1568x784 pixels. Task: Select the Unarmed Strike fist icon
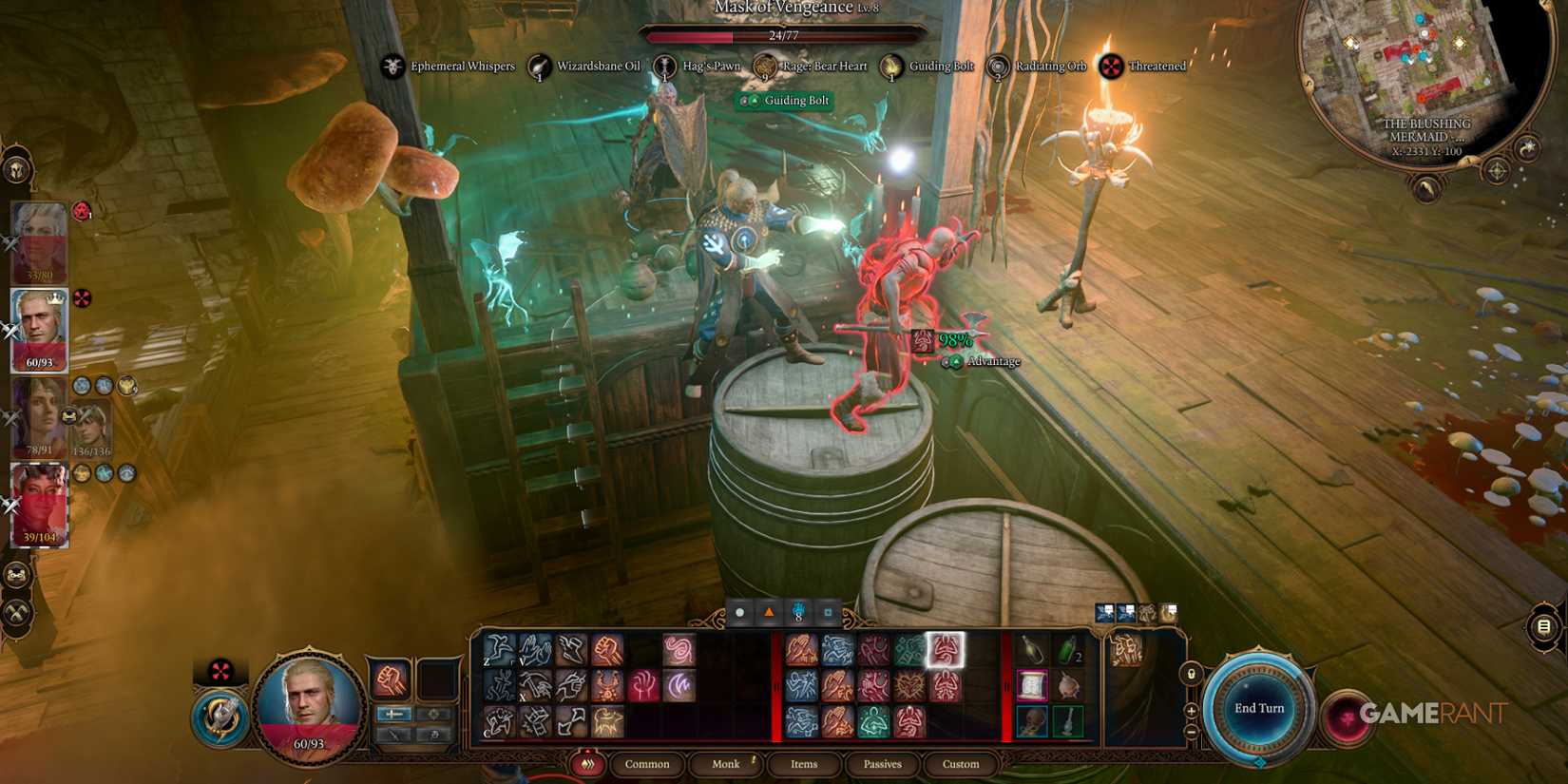coord(392,680)
